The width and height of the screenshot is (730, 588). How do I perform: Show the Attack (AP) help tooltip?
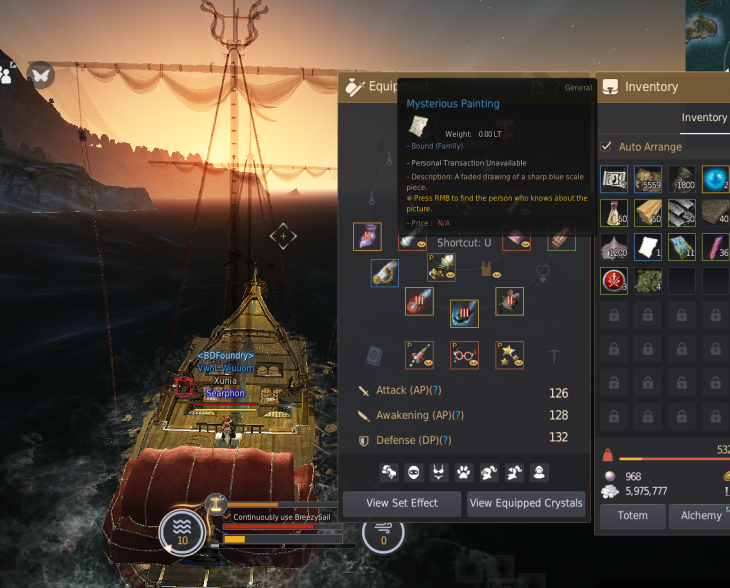(x=436, y=390)
